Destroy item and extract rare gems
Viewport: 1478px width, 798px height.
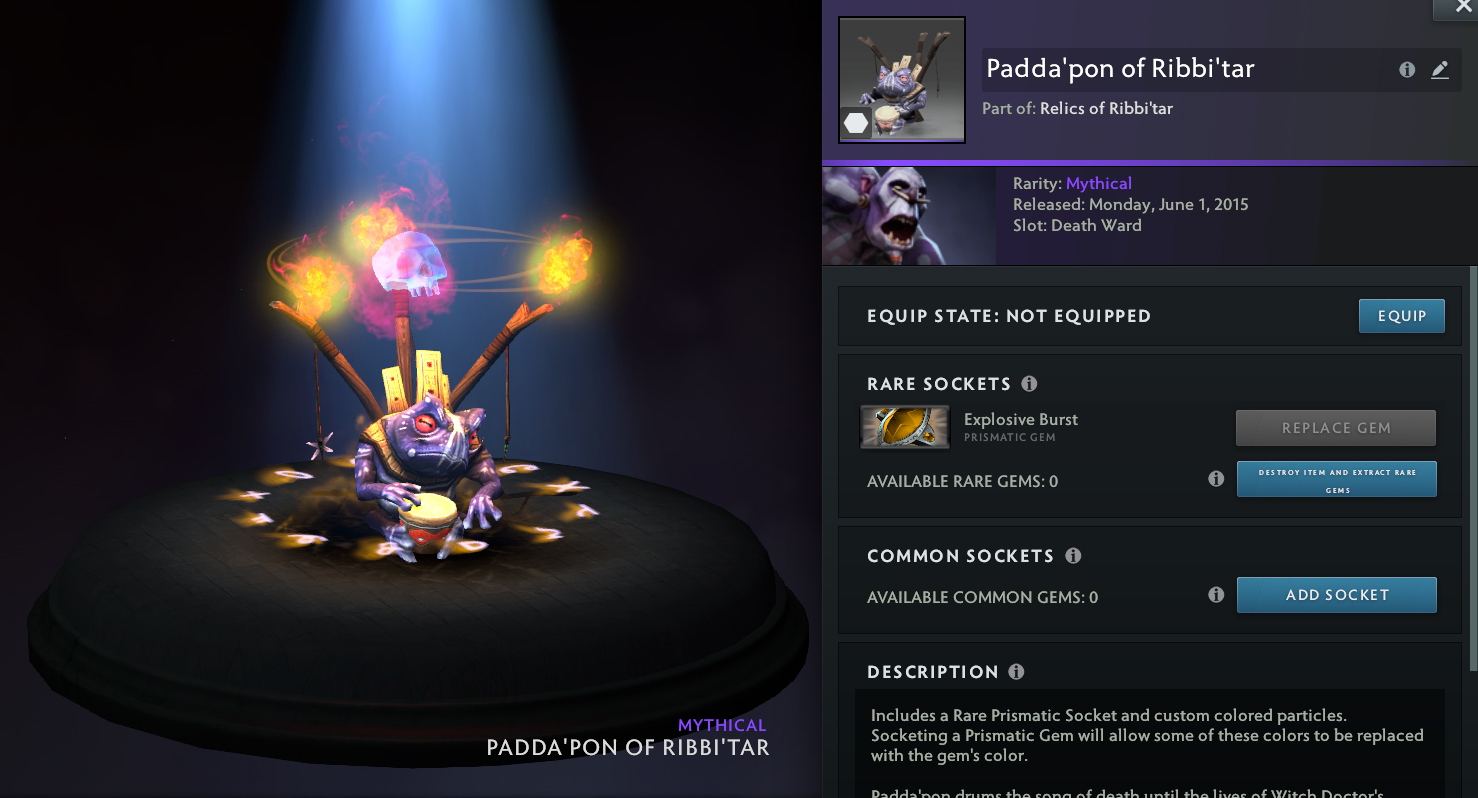[x=1336, y=479]
